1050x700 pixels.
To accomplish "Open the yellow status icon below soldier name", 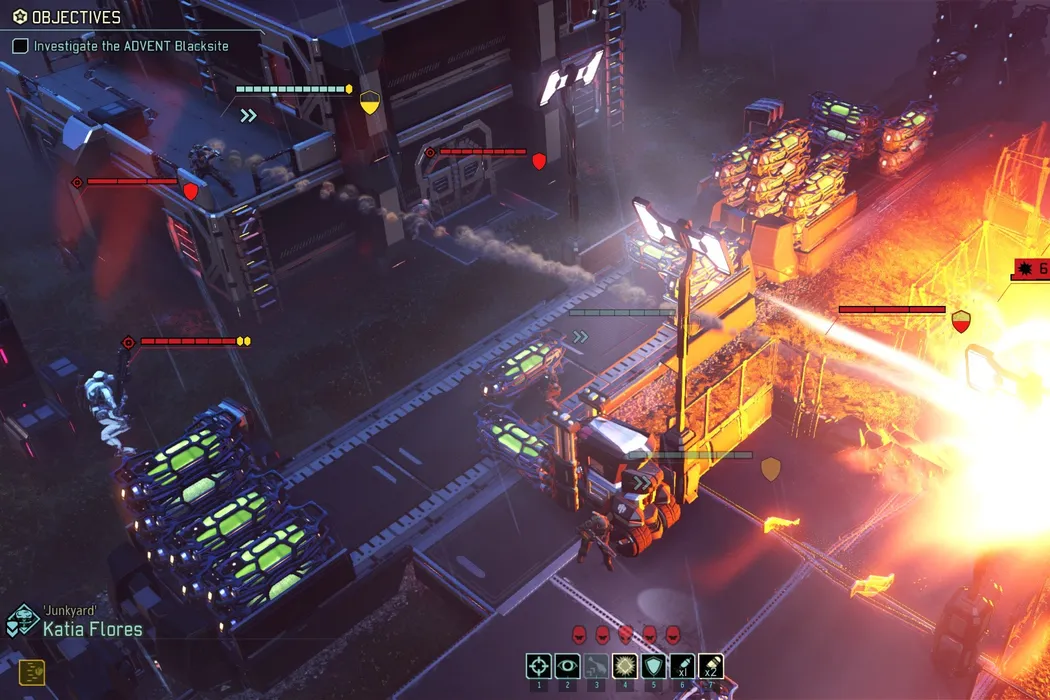I will pyautogui.click(x=32, y=672).
